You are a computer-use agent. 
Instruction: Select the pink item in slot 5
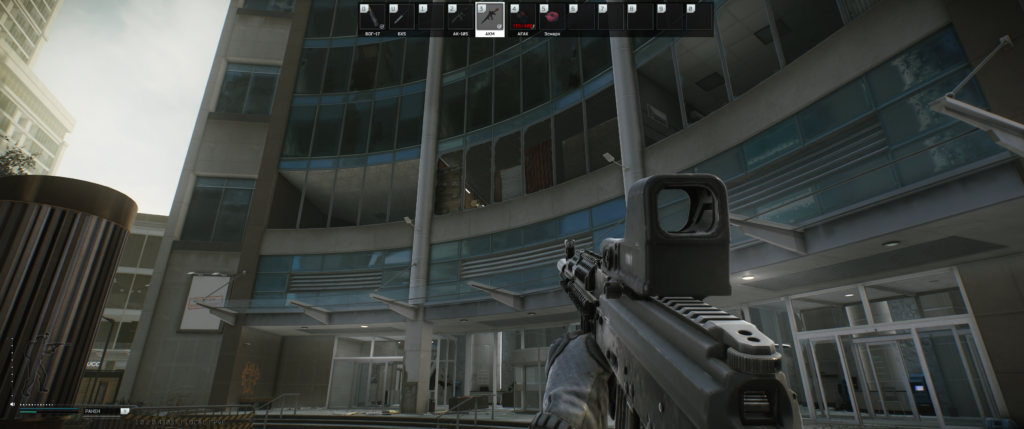coord(552,17)
